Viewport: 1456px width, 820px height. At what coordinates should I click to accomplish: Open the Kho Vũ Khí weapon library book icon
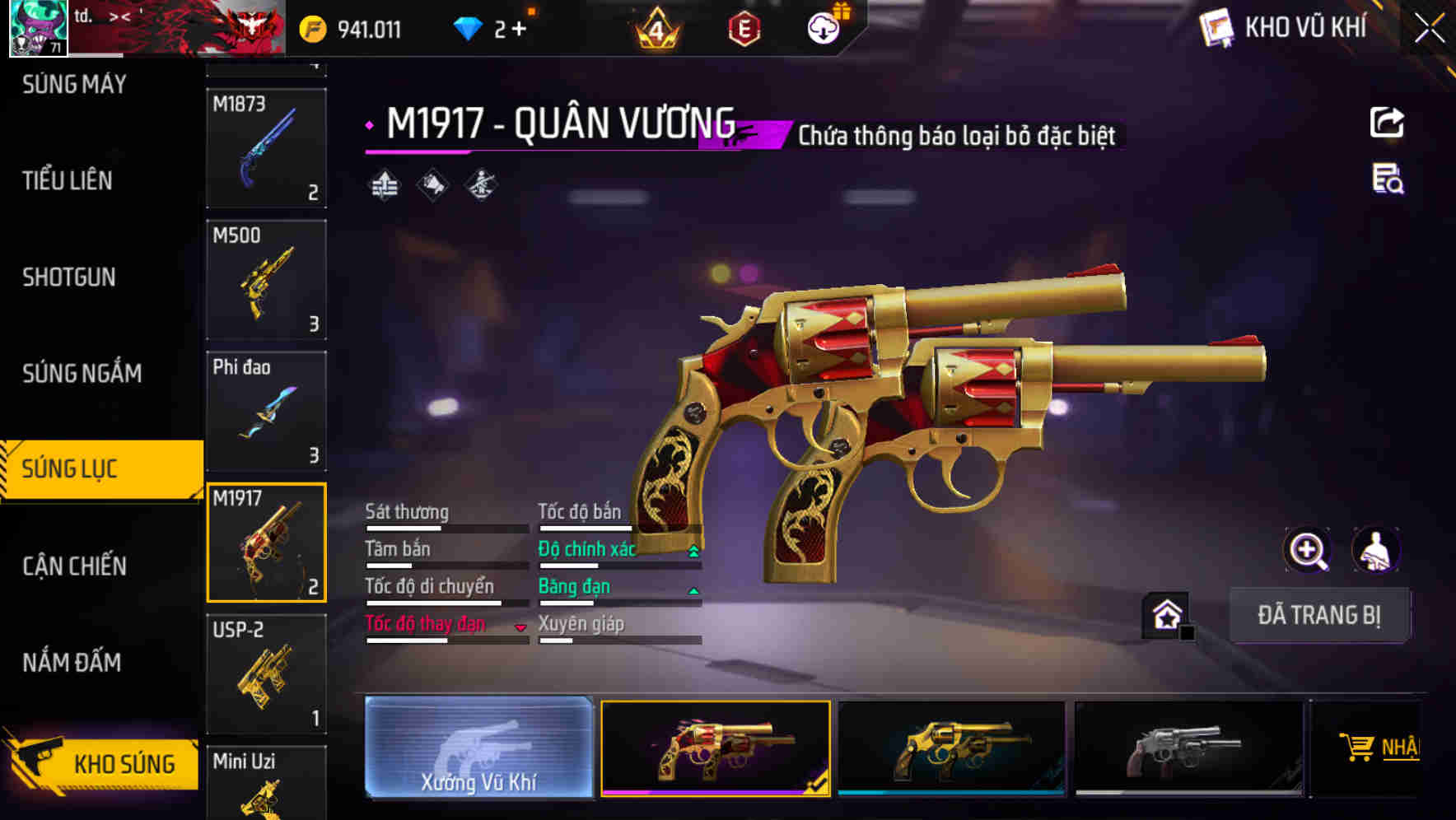(x=1214, y=28)
